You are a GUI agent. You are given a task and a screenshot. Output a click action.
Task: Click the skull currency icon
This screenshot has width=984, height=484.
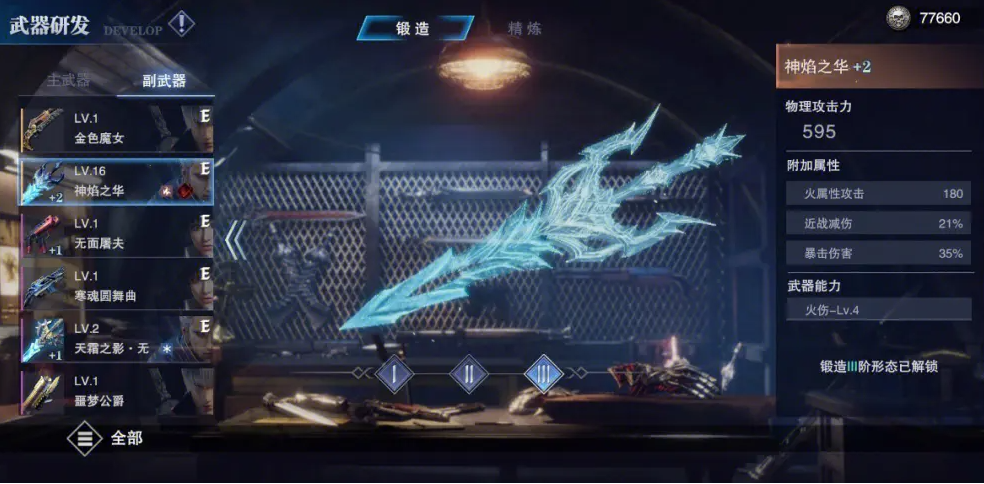(899, 18)
